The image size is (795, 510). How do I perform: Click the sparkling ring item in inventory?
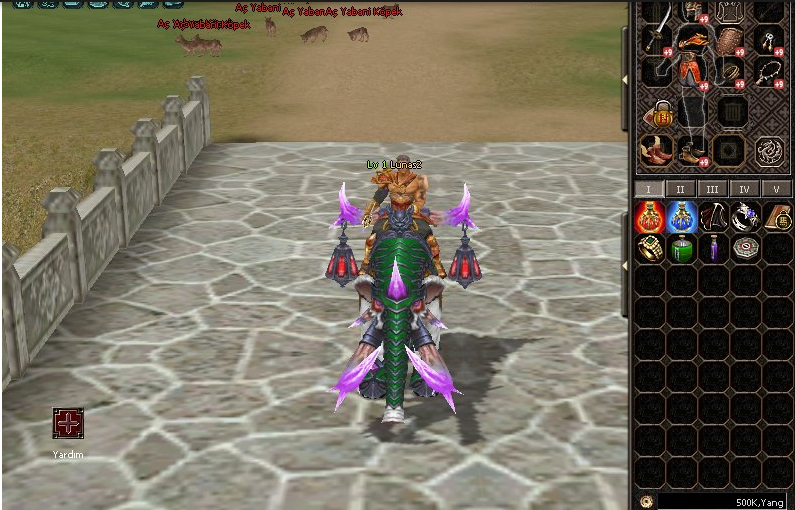pos(744,216)
